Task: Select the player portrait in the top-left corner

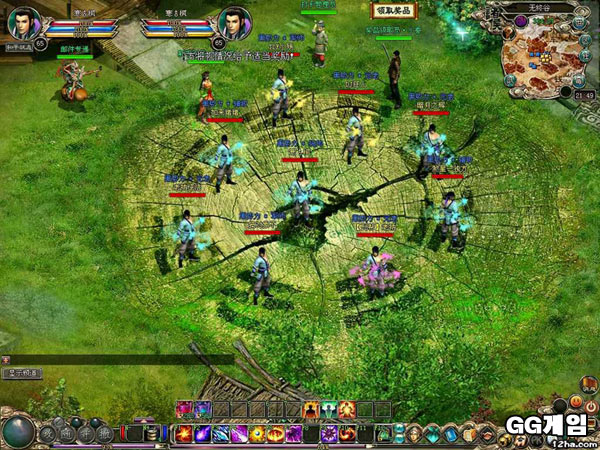Action: tap(24, 22)
